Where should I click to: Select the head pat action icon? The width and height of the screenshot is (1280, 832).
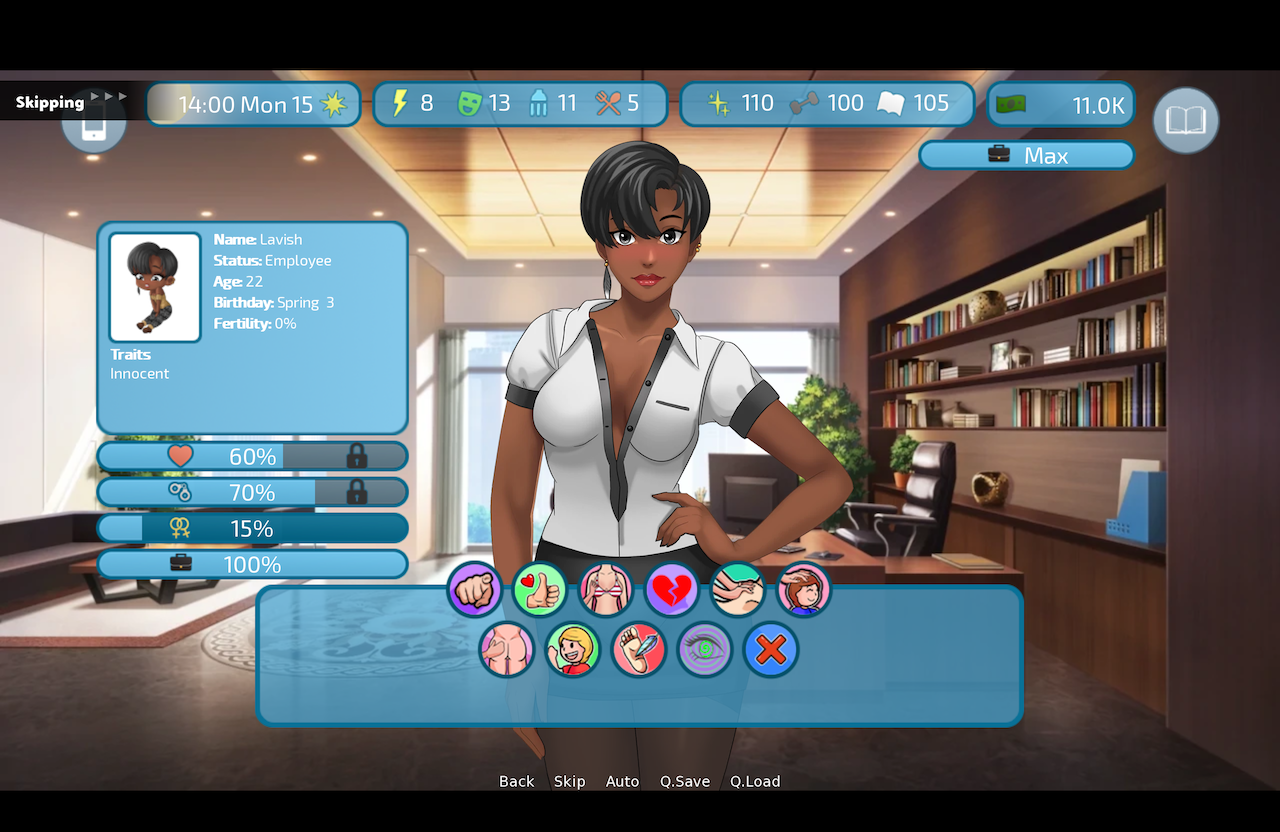pyautogui.click(x=804, y=590)
